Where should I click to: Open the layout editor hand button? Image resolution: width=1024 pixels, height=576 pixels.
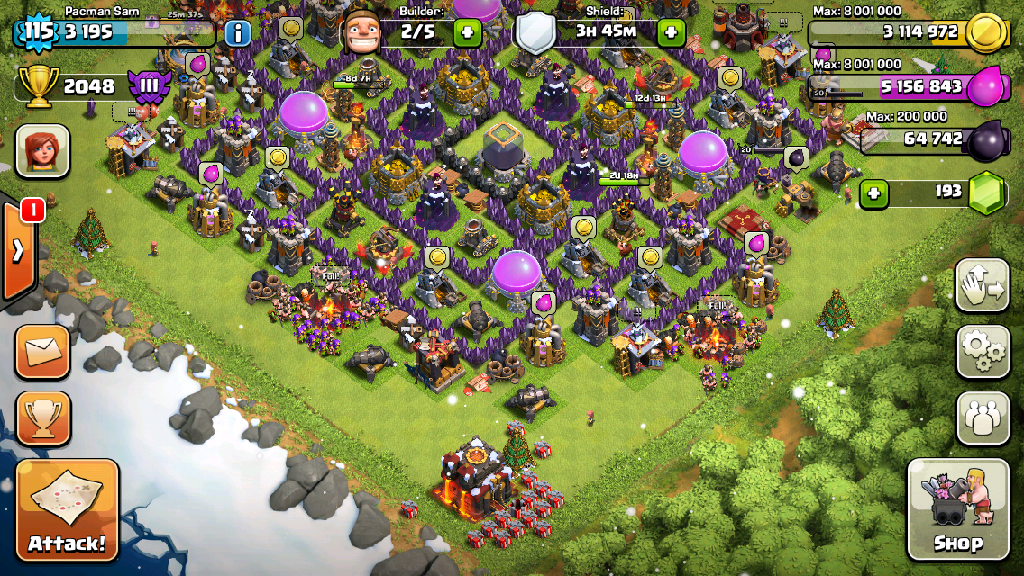coord(982,285)
